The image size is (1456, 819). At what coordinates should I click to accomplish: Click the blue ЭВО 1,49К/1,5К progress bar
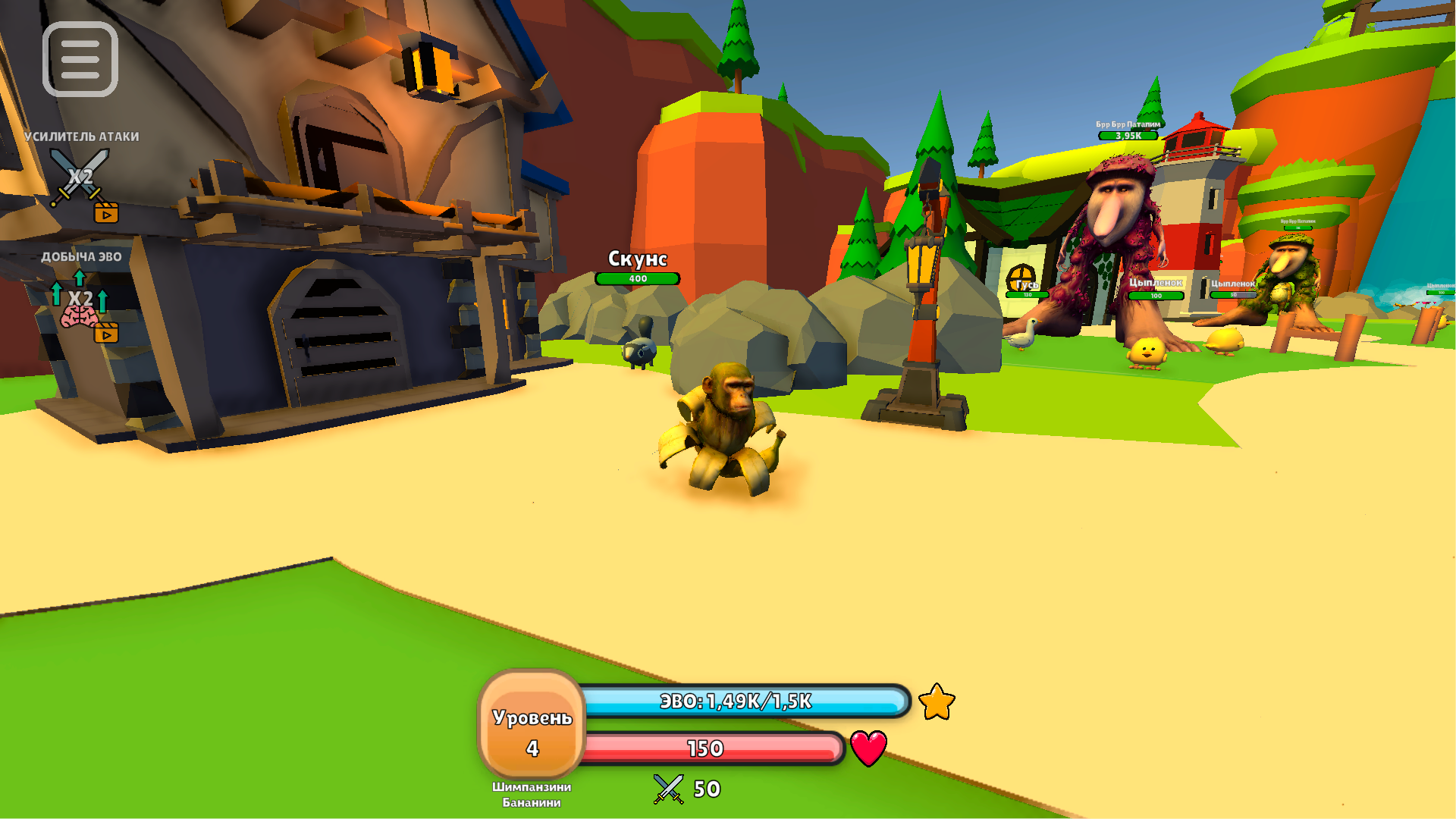pos(736,702)
